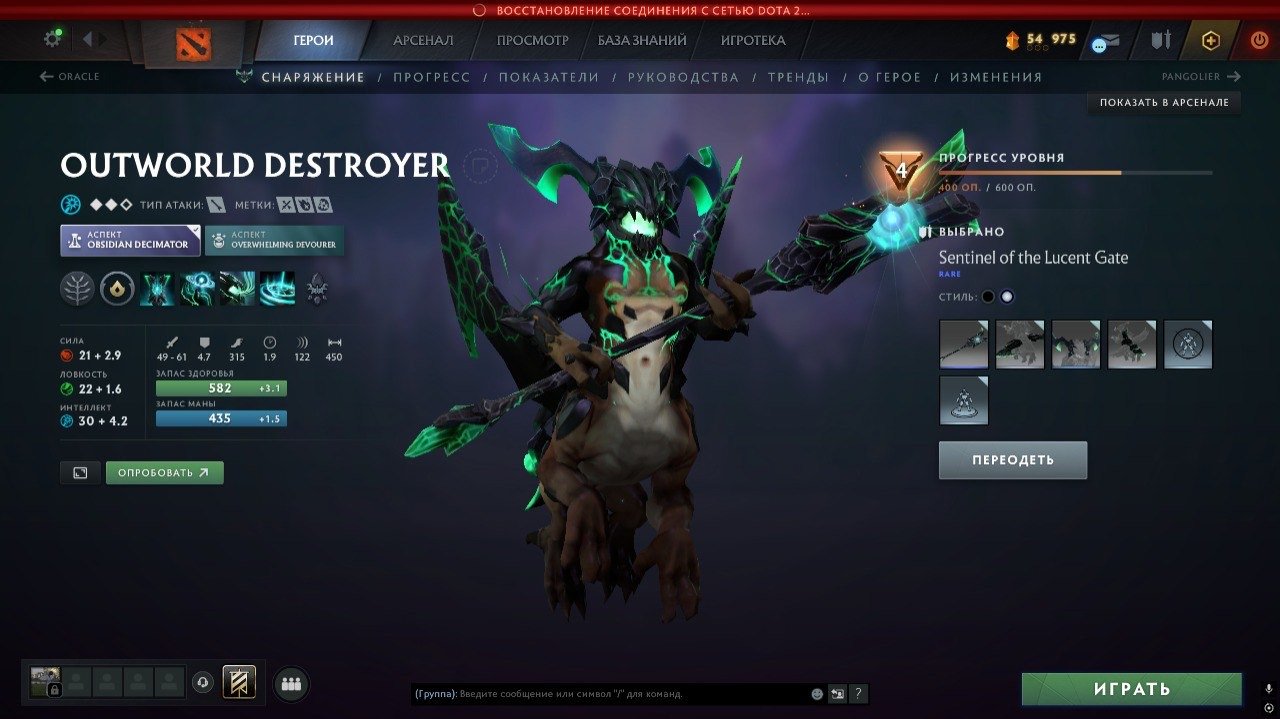Show the ПОКАЗАТЕЛИ tab
The width and height of the screenshot is (1280, 719).
[549, 77]
